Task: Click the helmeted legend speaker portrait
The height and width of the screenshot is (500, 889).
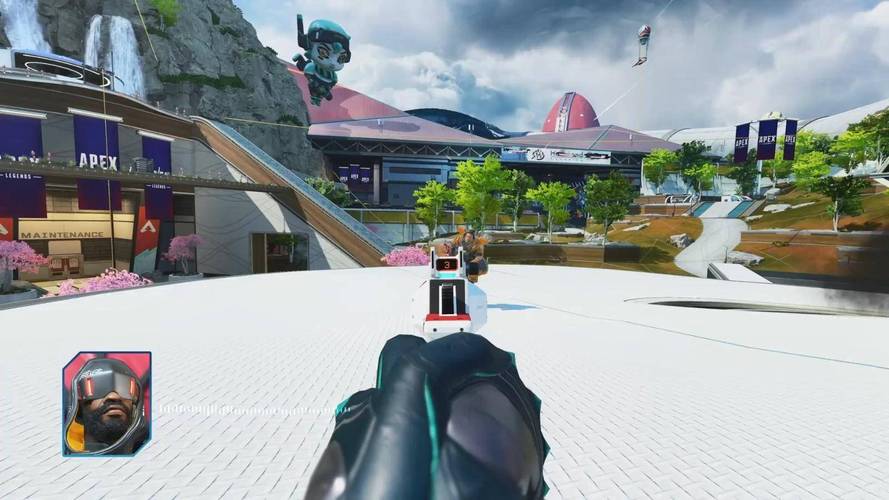Action: pos(107,403)
